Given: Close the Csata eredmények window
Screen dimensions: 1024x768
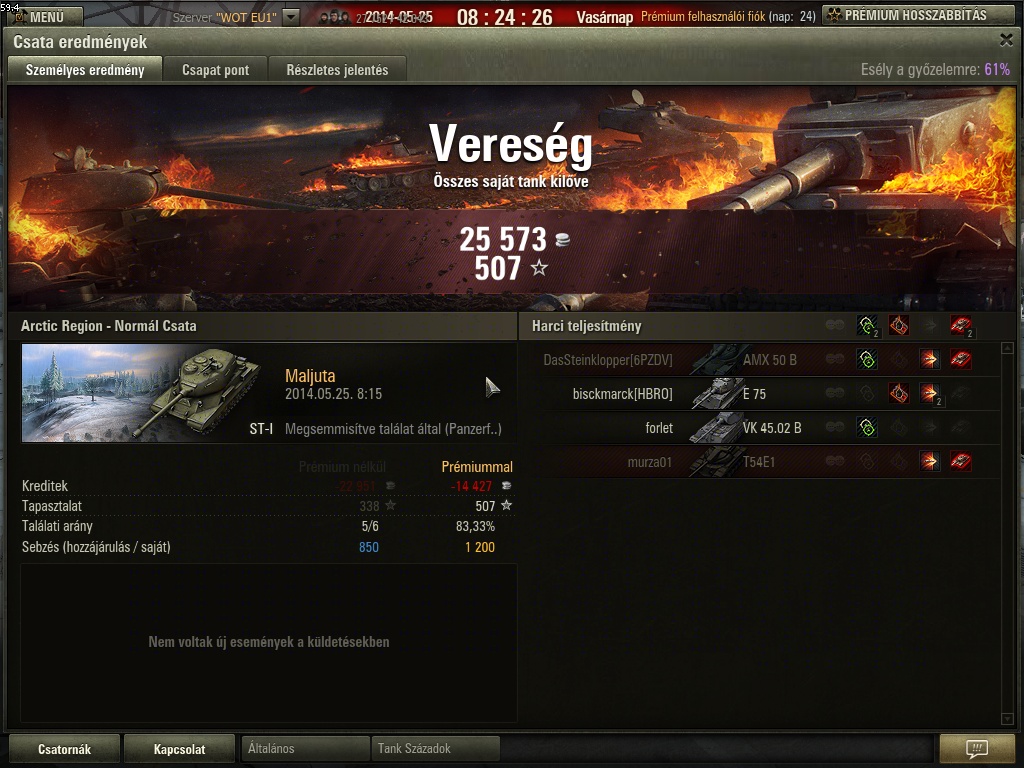Looking at the screenshot, I should point(1006,40).
